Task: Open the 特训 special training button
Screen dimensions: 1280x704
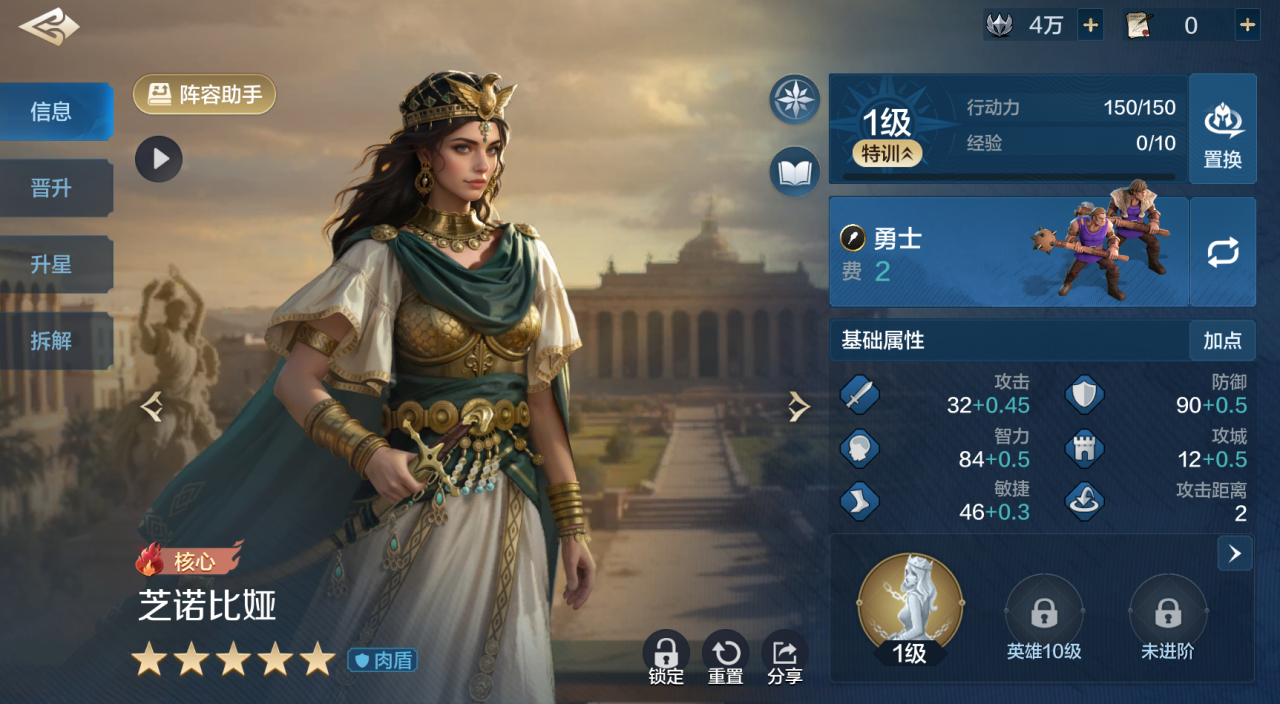Action: click(x=887, y=154)
